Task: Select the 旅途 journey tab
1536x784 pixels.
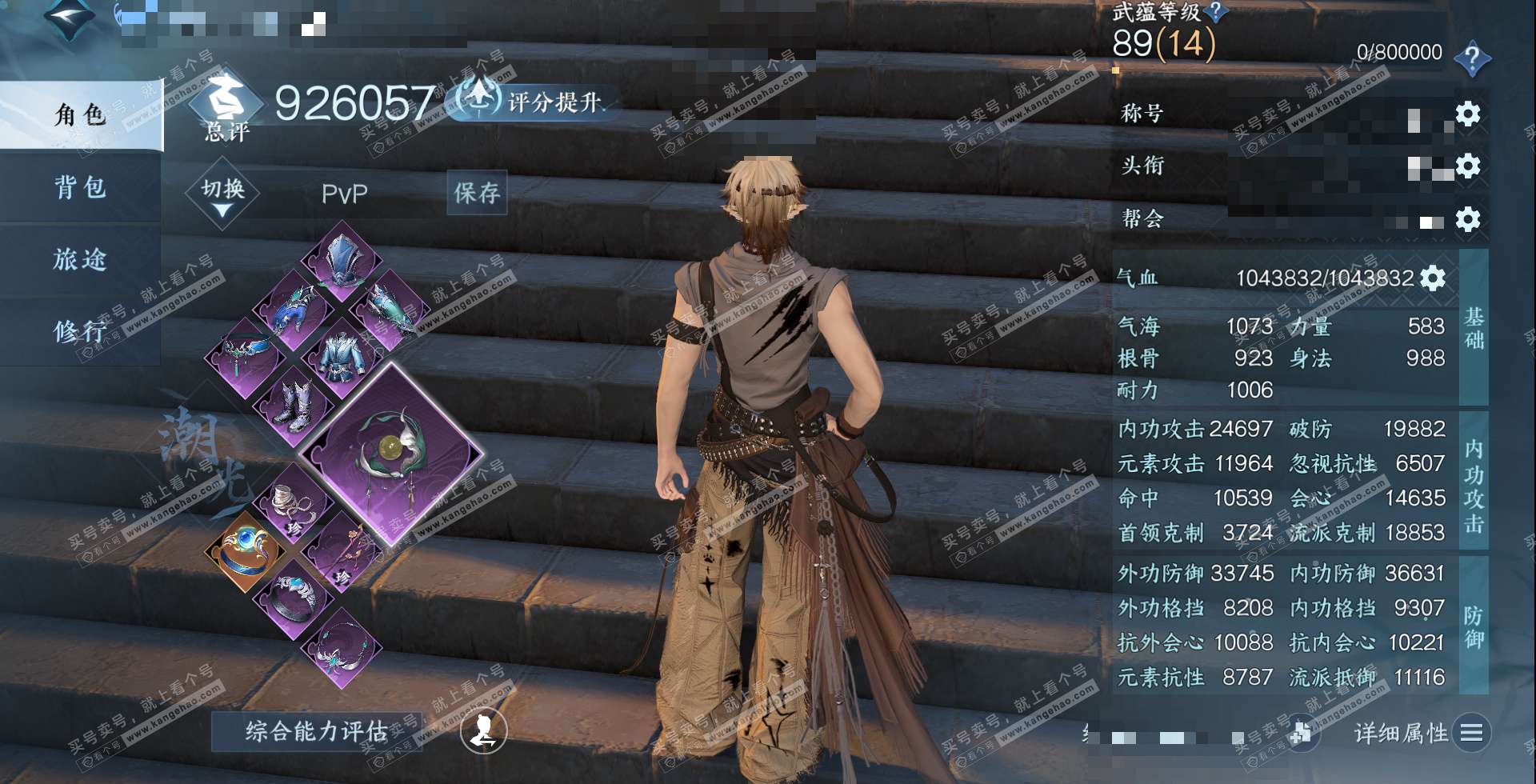Action: (x=80, y=259)
